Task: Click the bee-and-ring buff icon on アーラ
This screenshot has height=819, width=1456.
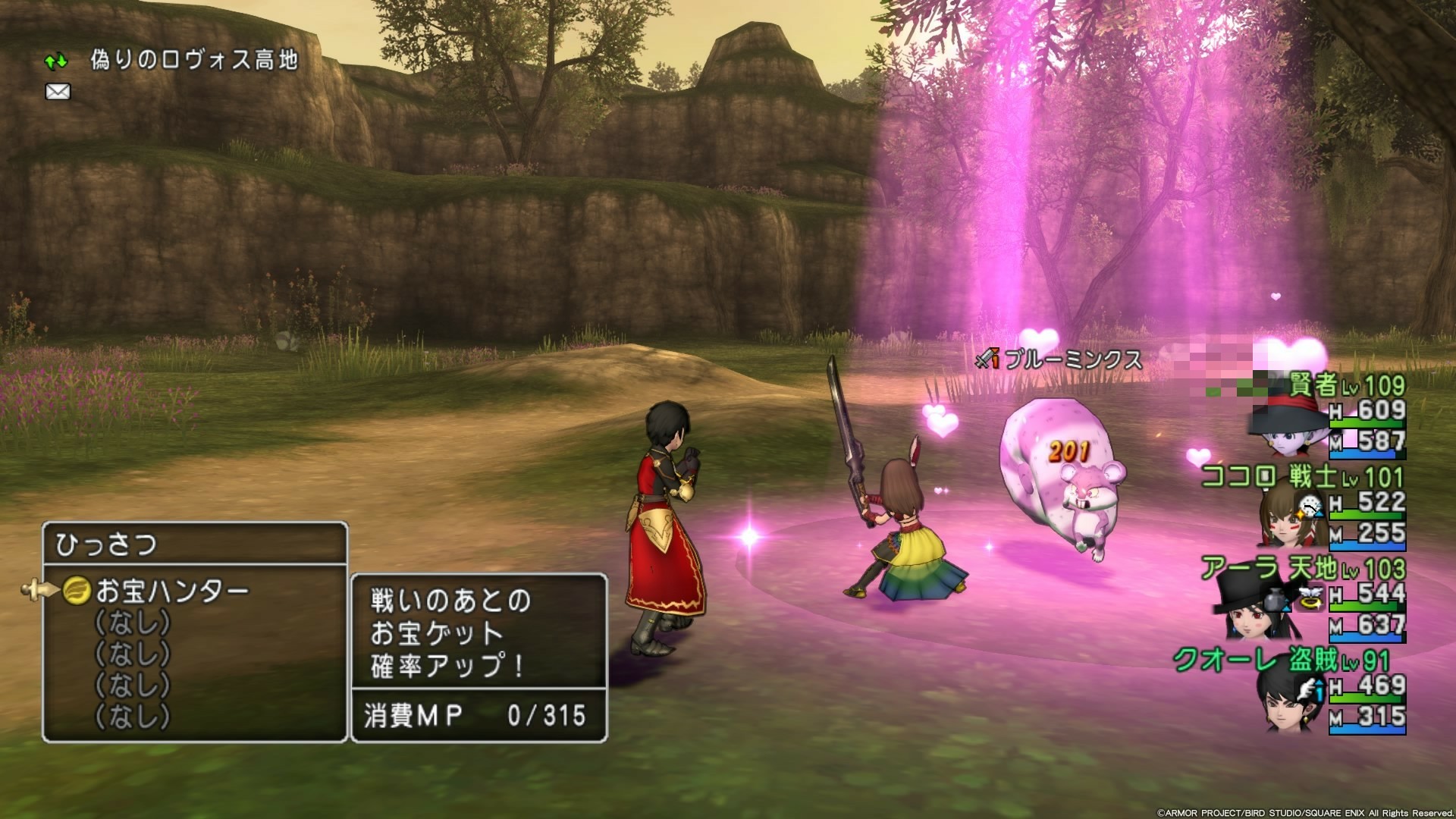Action: tap(1310, 599)
